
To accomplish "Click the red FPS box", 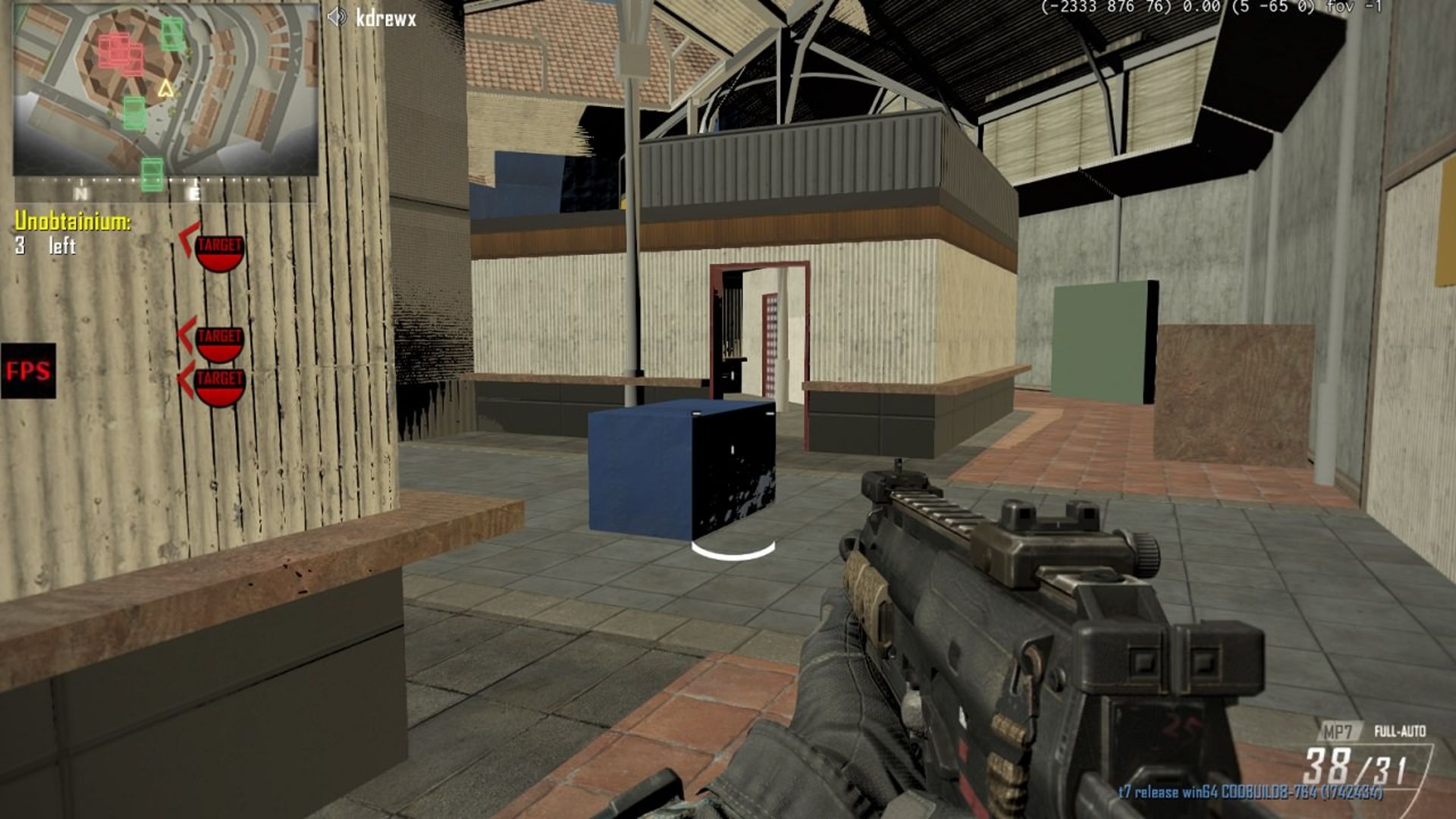I will coord(28,371).
